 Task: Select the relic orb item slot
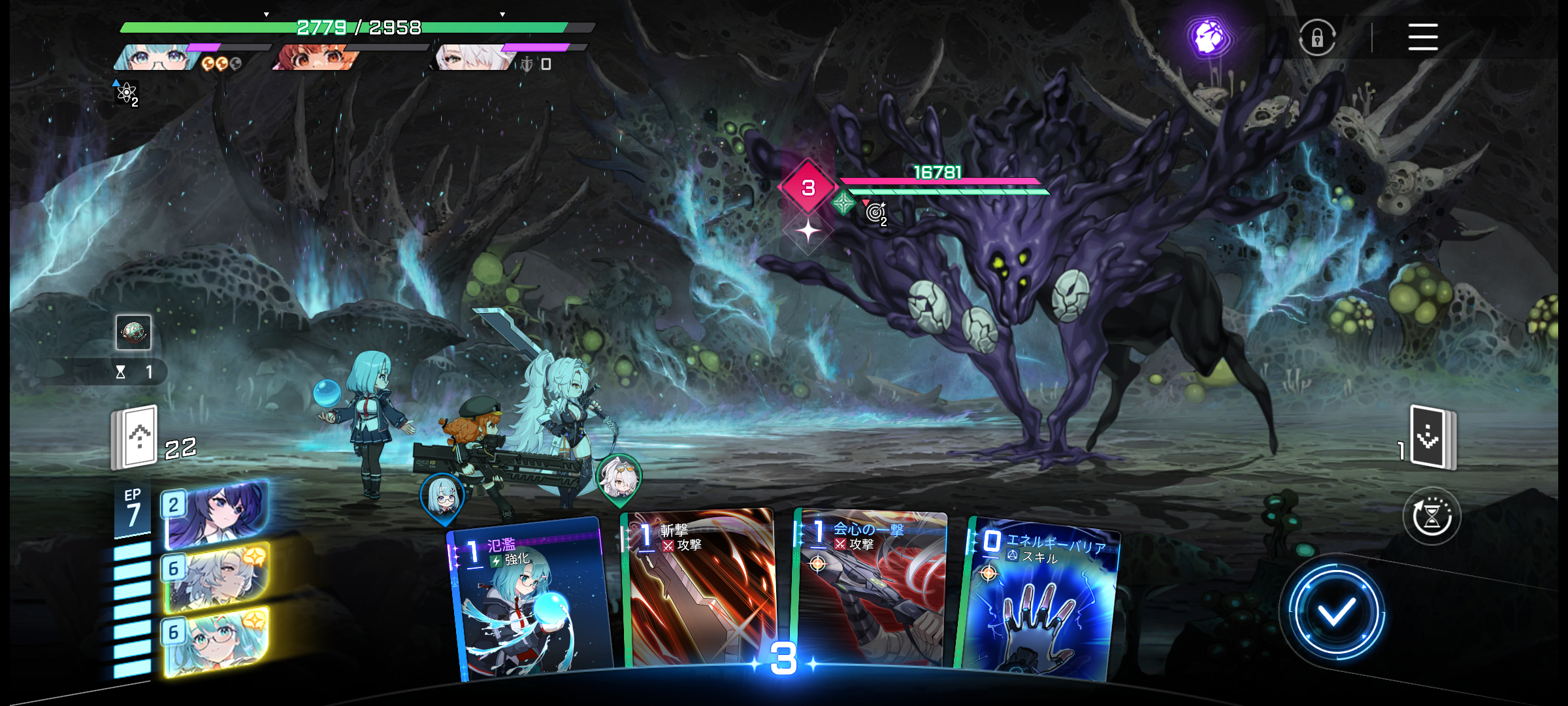(133, 332)
